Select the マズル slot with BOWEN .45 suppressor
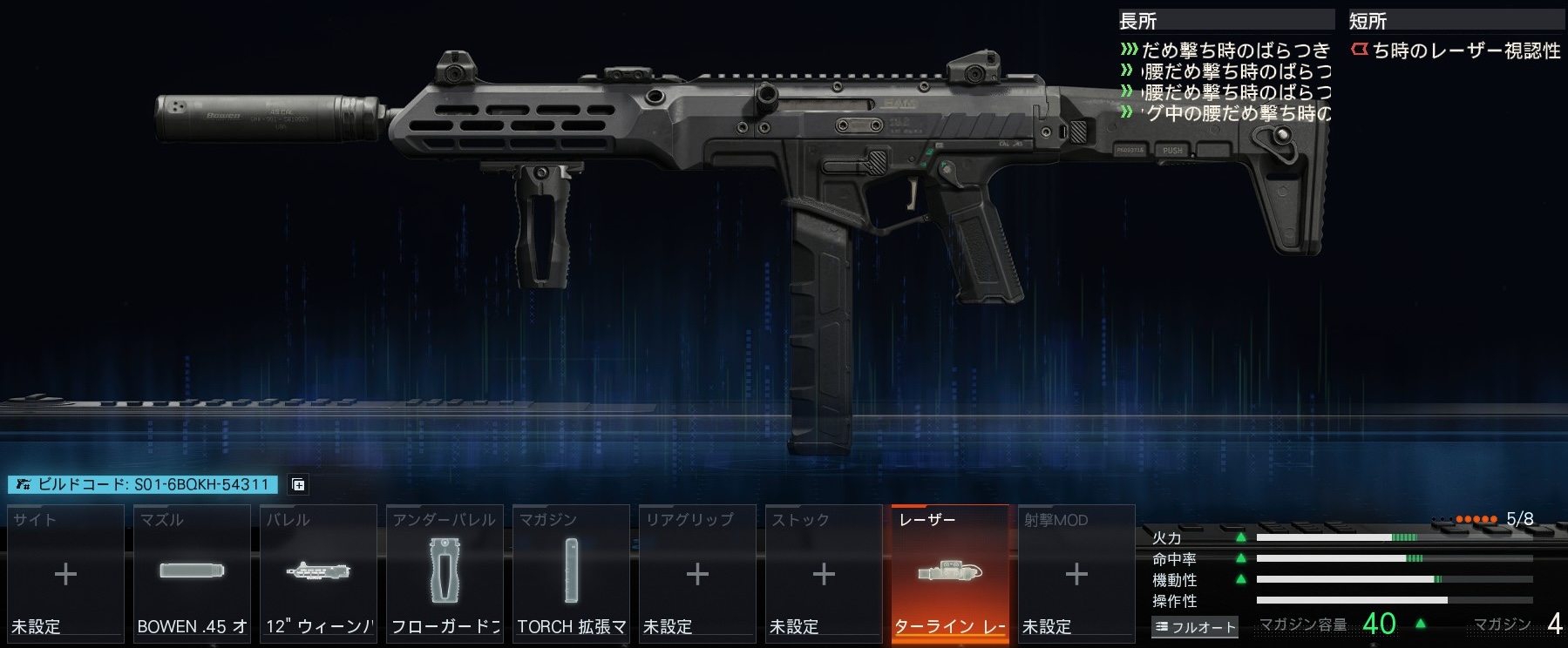 coord(192,573)
